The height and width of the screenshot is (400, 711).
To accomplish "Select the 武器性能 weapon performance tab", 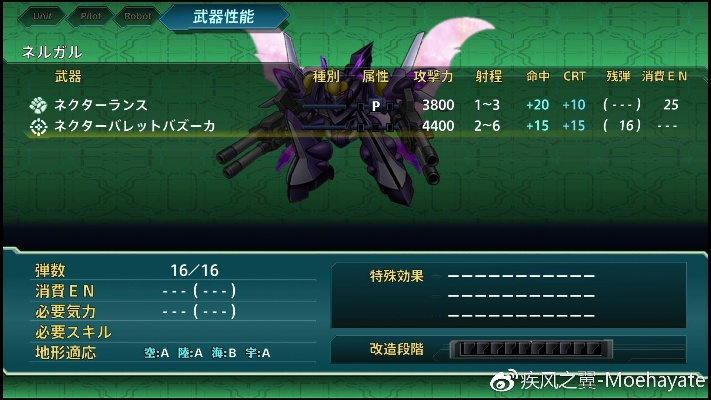I will coord(223,16).
